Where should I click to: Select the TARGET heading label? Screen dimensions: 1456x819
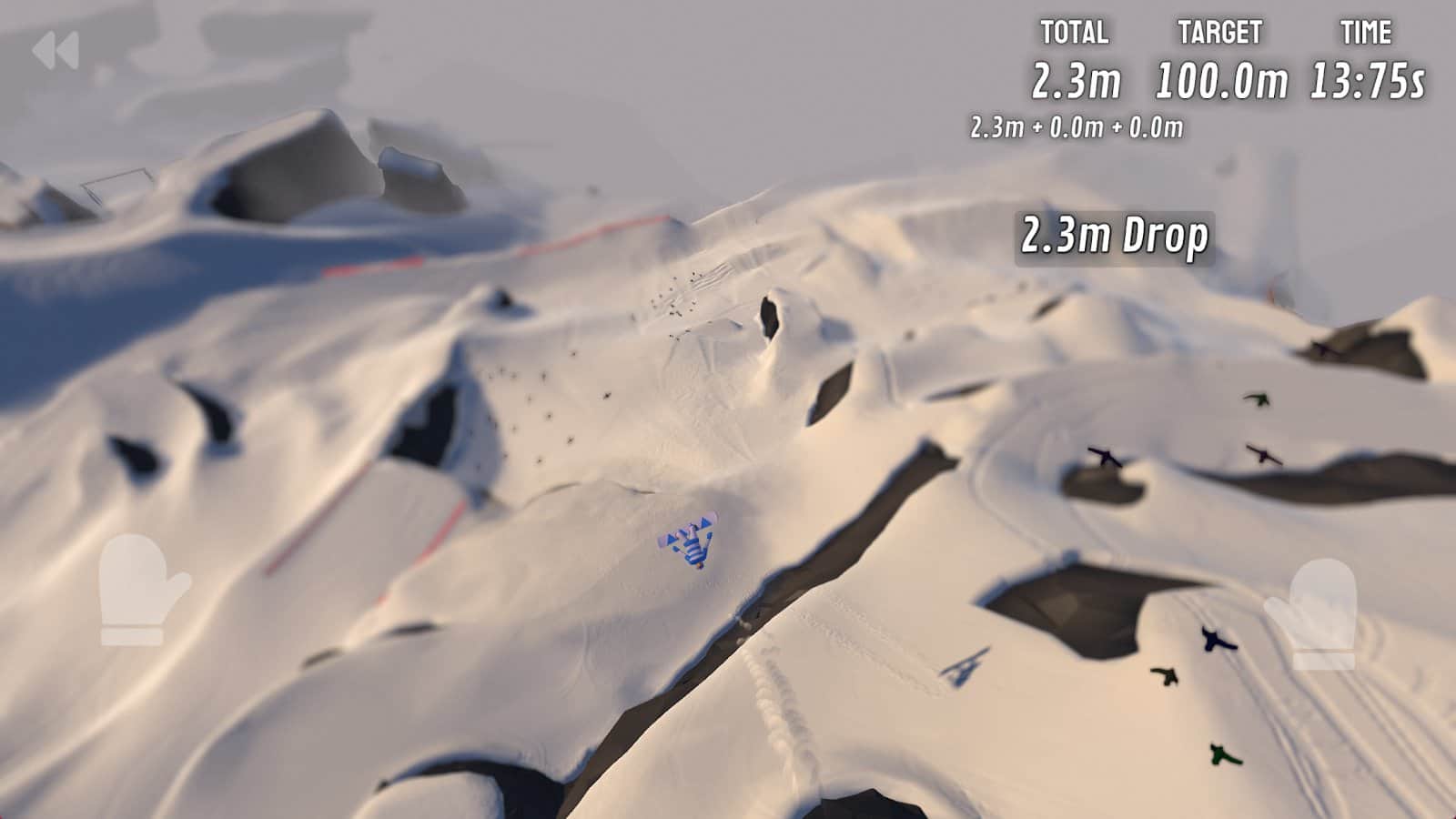point(1219,29)
